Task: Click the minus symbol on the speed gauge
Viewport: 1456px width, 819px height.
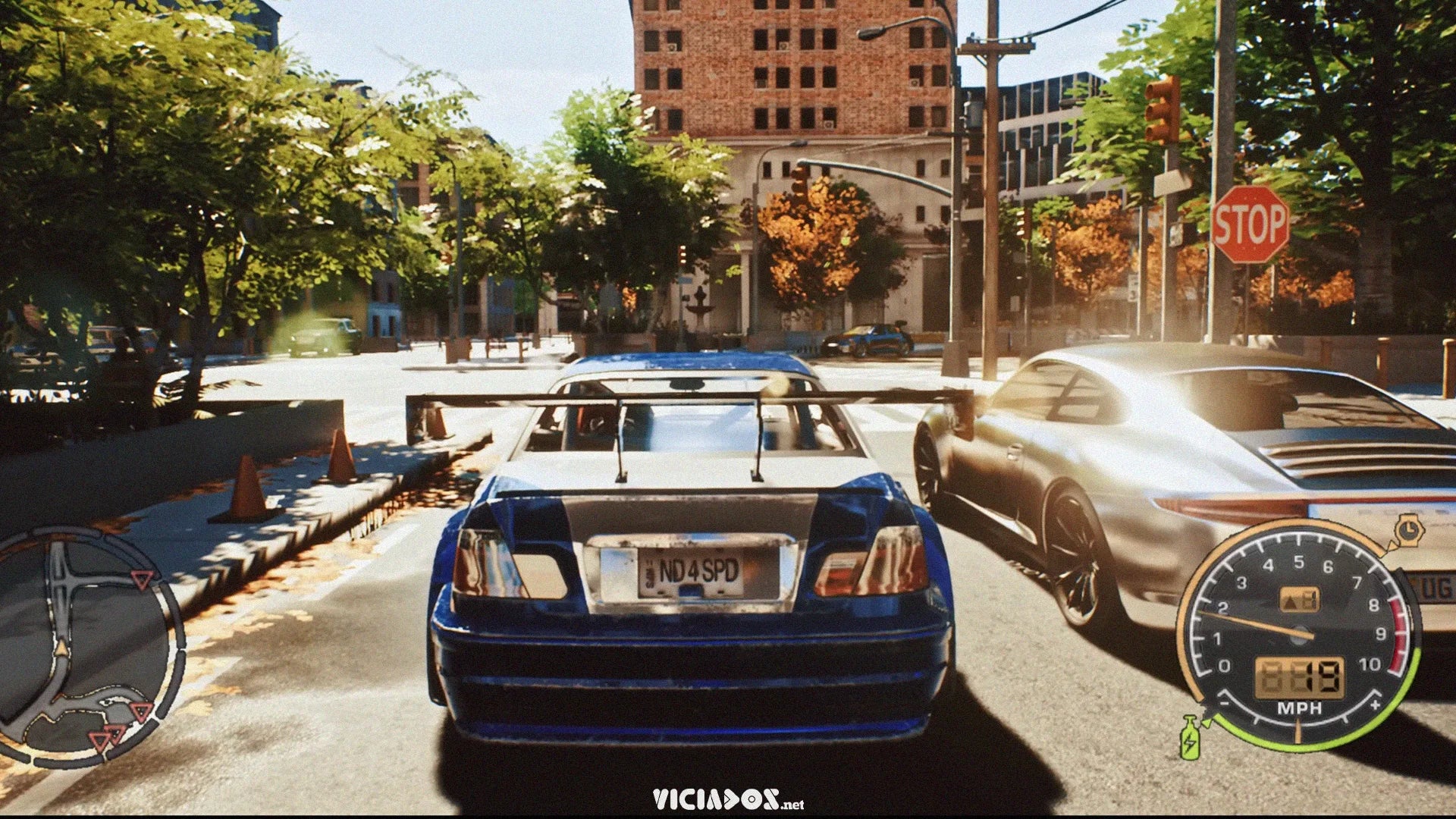Action: click(1226, 702)
